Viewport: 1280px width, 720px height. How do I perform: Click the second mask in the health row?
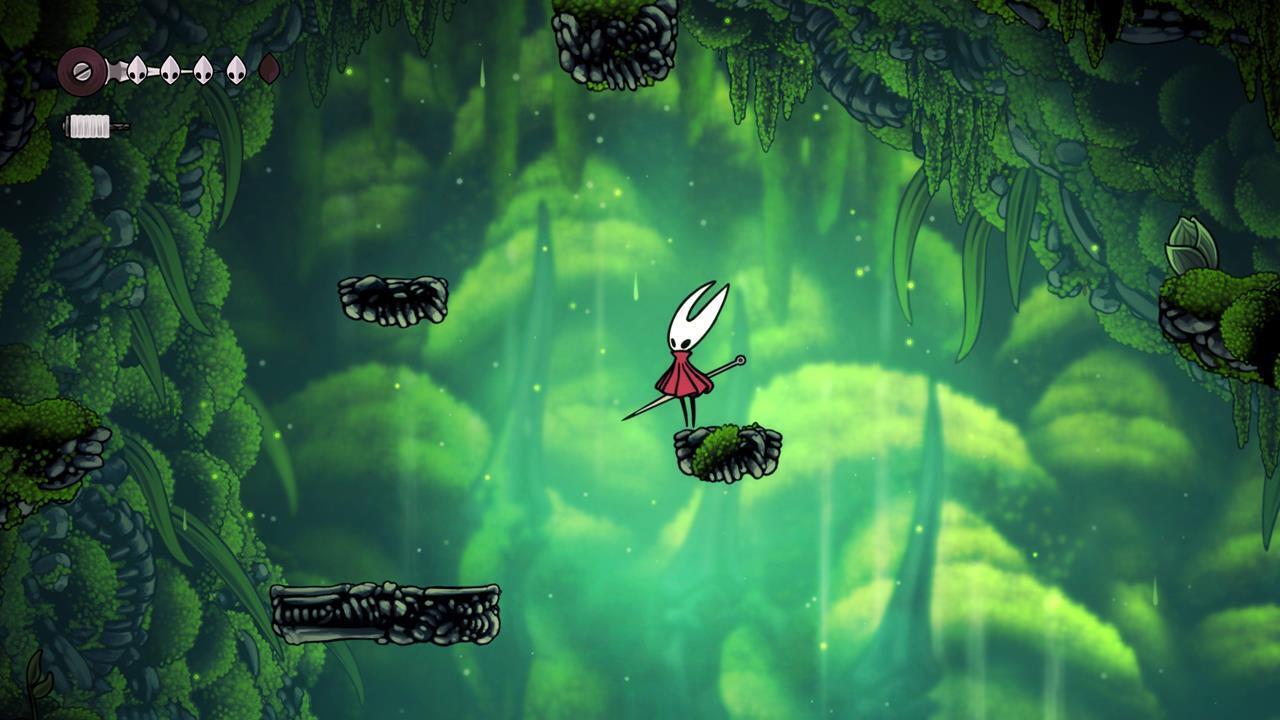[170, 69]
